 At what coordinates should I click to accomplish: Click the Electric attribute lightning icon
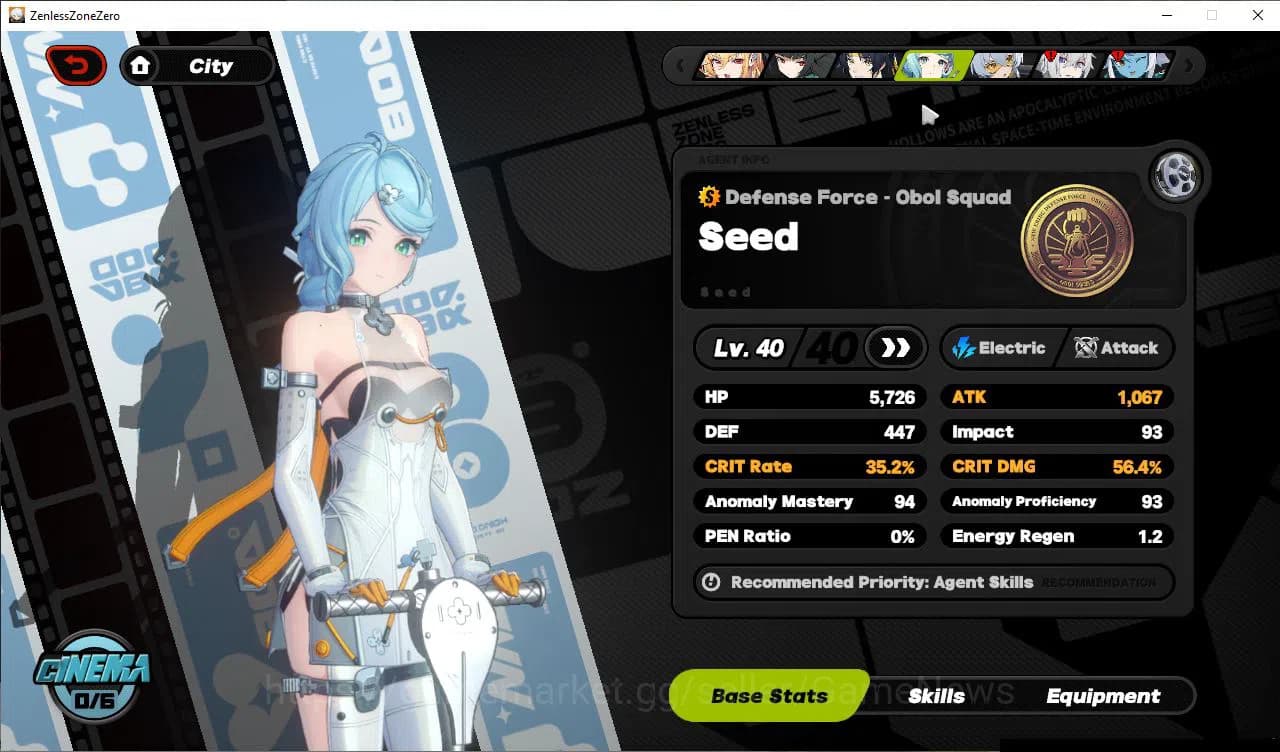[x=963, y=348]
